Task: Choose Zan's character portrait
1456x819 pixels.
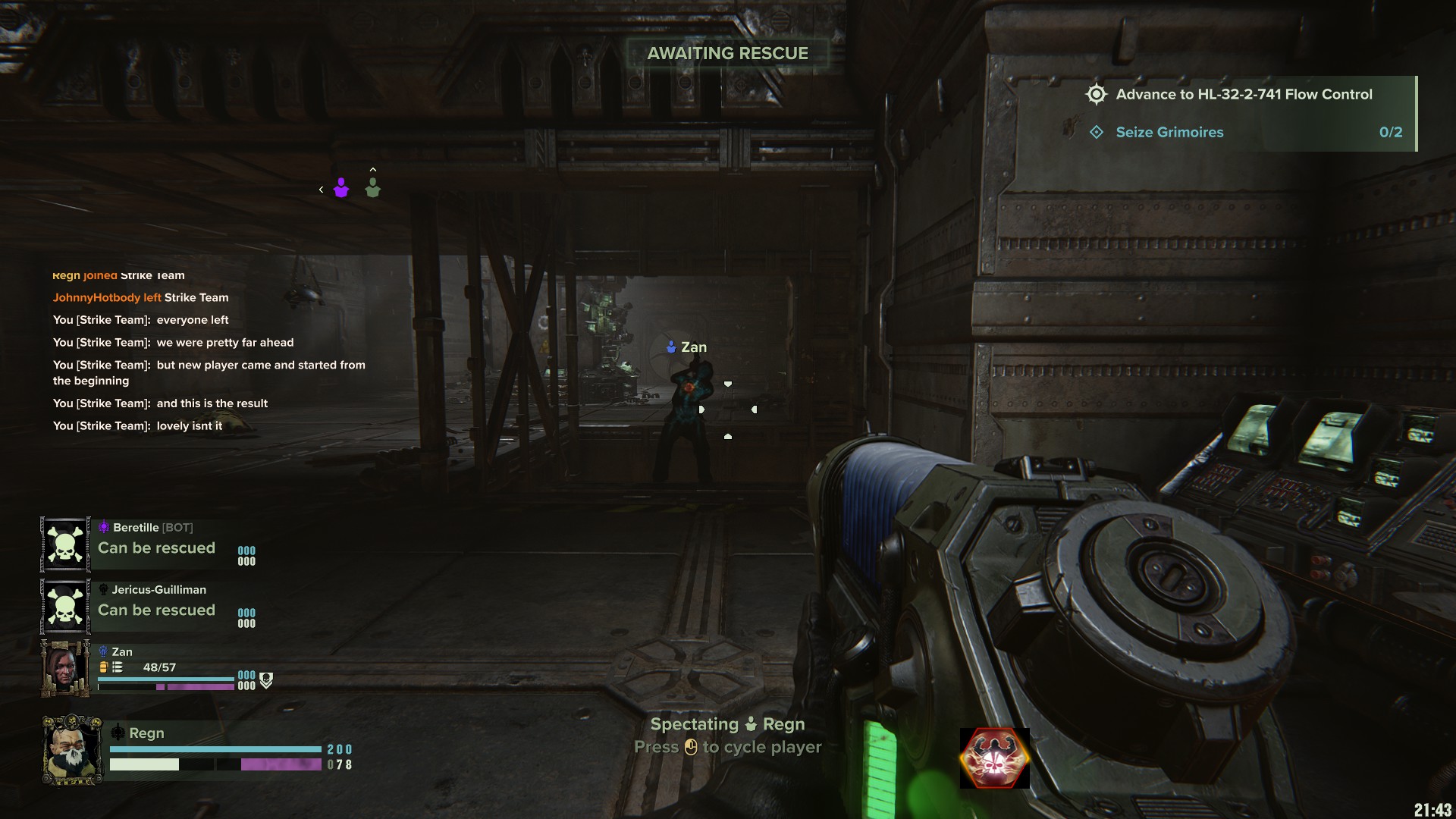Action: pos(65,668)
